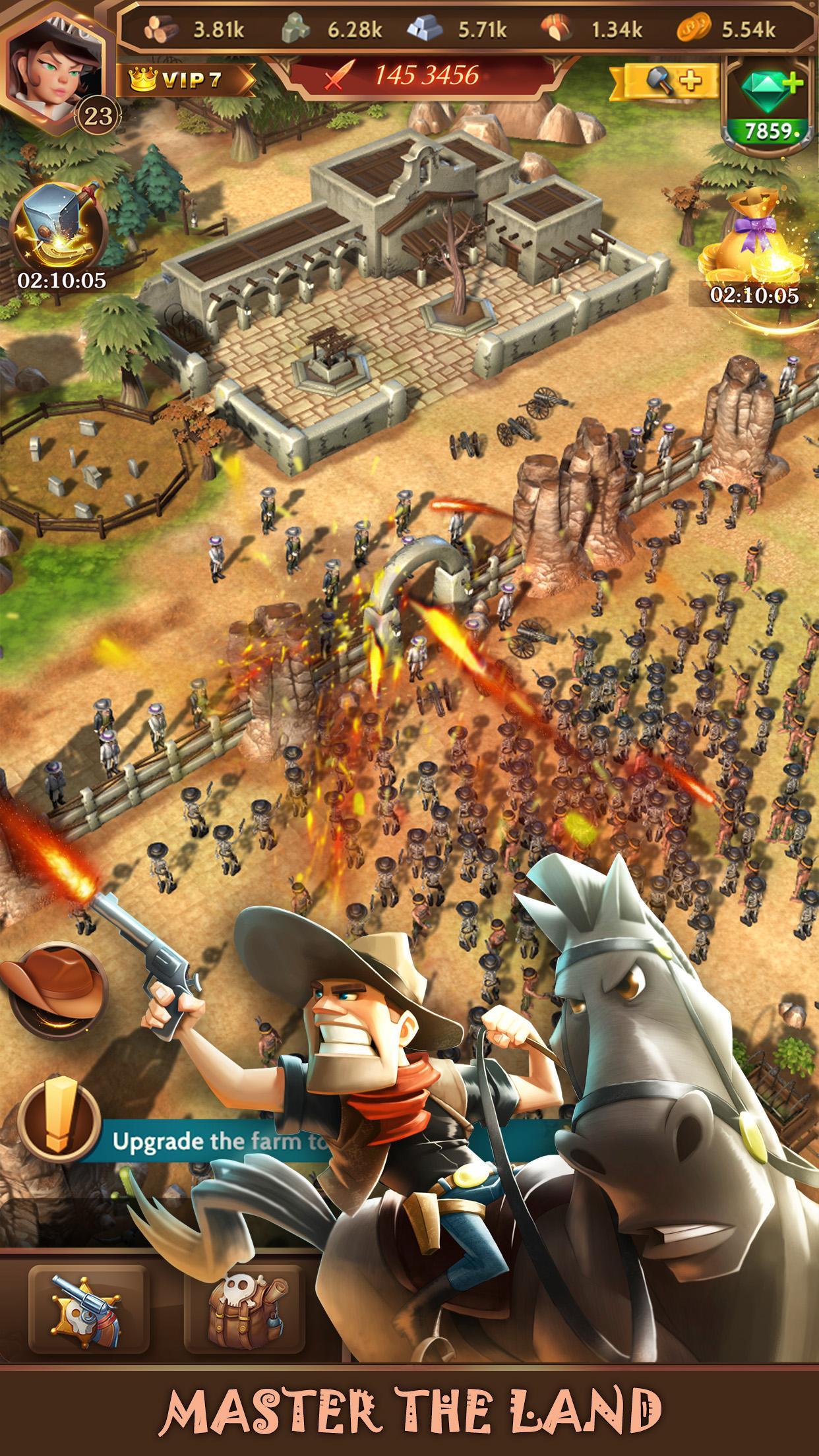The height and width of the screenshot is (1456, 819).
Task: Tap the VIP 7 badge
Action: 186,80
